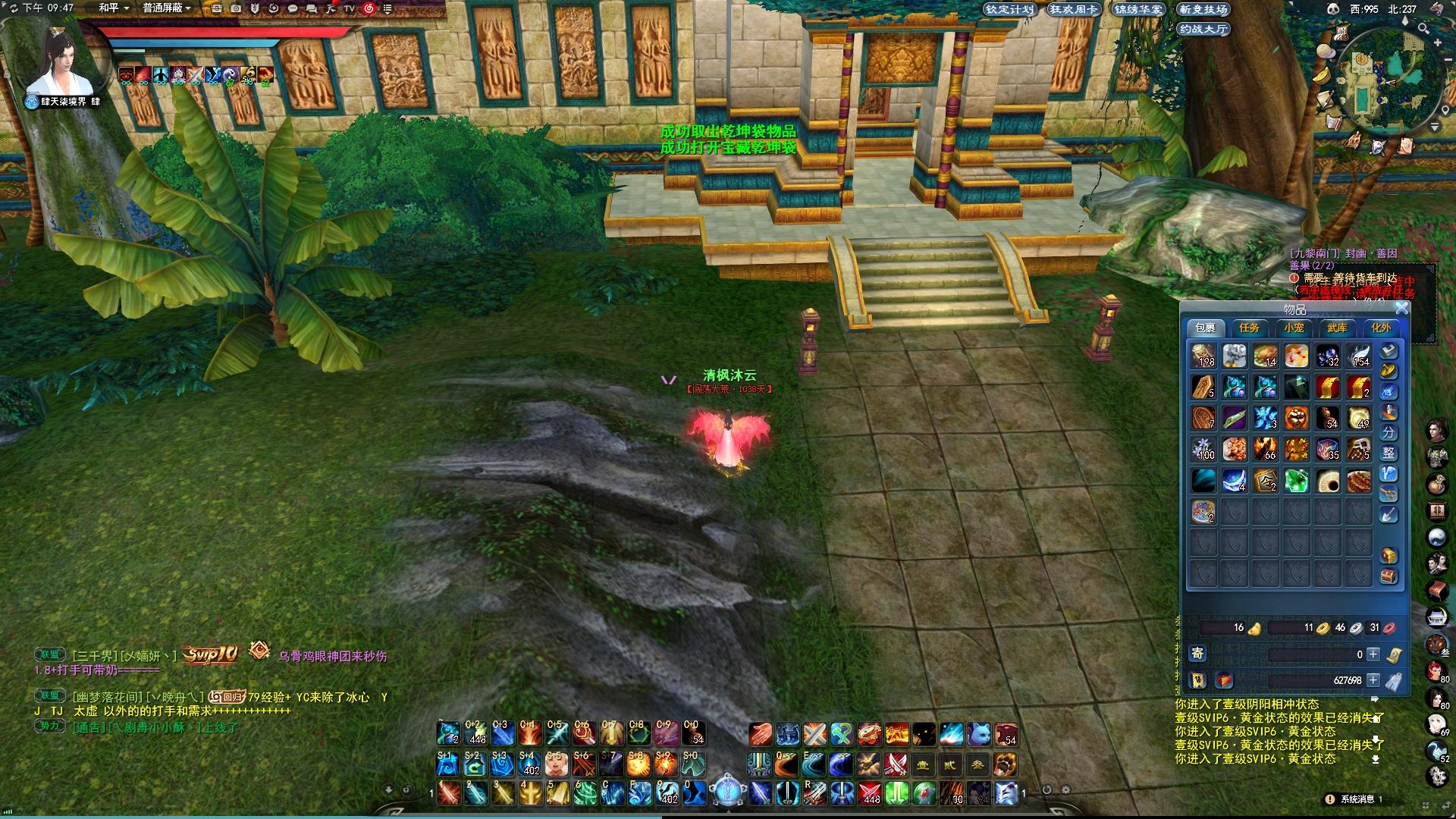Screen dimensions: 1456x819
Task: Click the 分 split-stack button
Action: click(x=1389, y=432)
